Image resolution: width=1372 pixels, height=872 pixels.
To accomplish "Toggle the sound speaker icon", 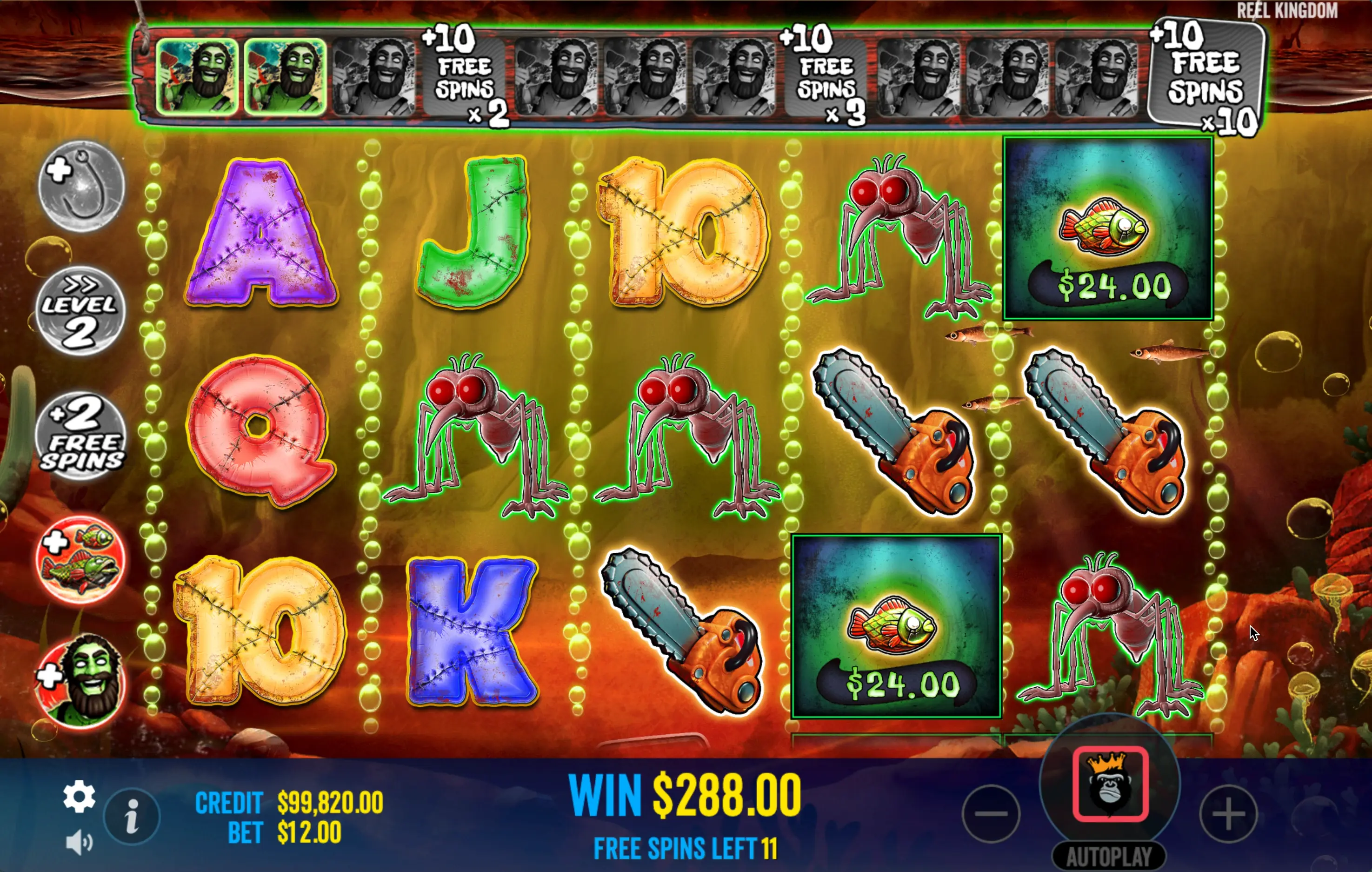I will click(79, 842).
